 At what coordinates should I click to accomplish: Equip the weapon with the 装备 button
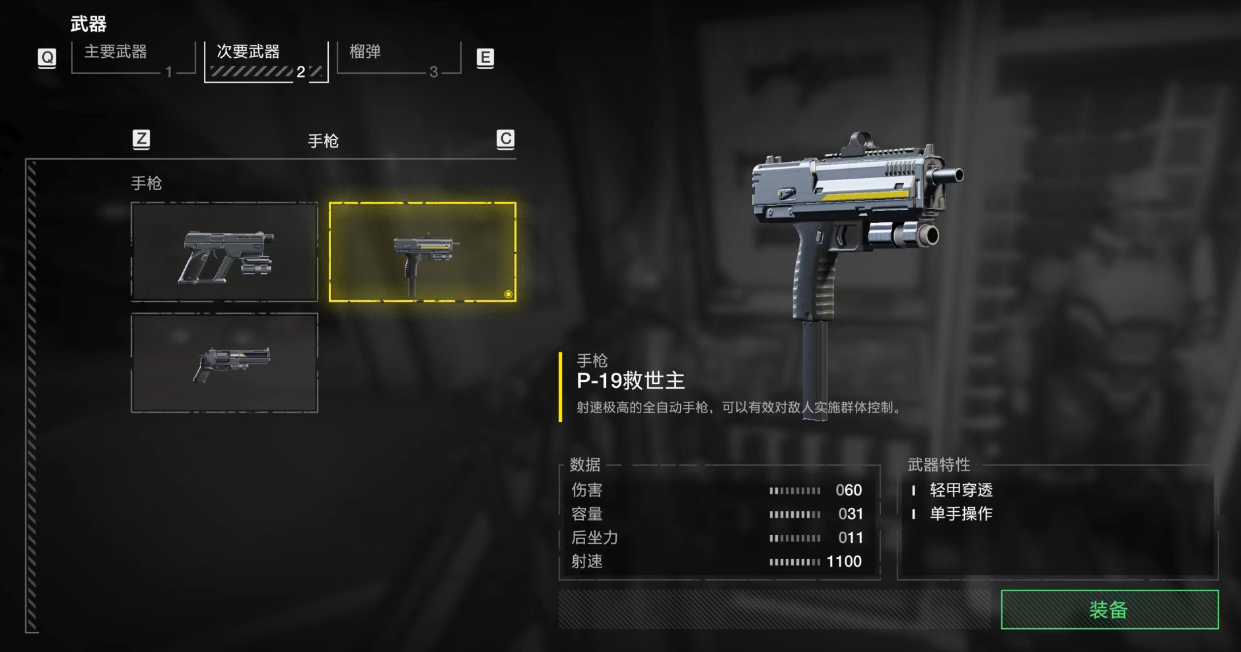point(1109,609)
